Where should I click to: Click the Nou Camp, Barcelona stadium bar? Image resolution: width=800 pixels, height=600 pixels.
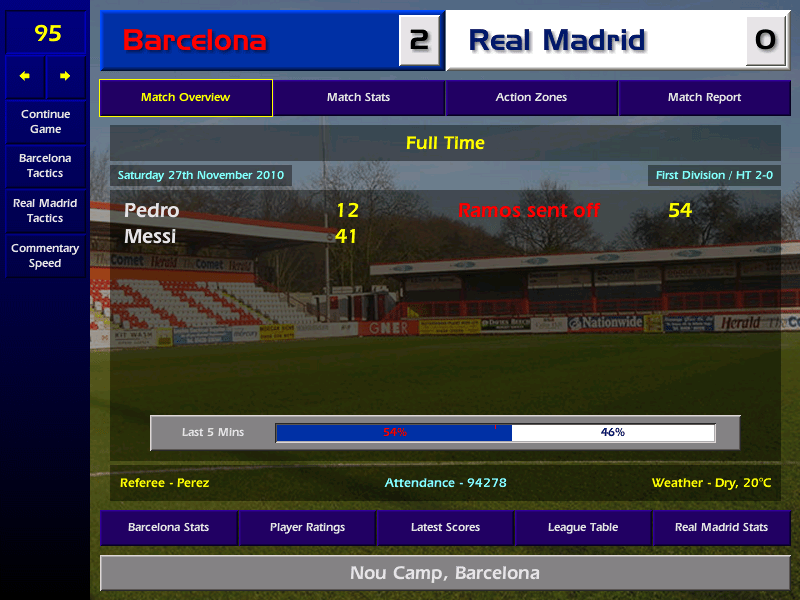click(445, 573)
